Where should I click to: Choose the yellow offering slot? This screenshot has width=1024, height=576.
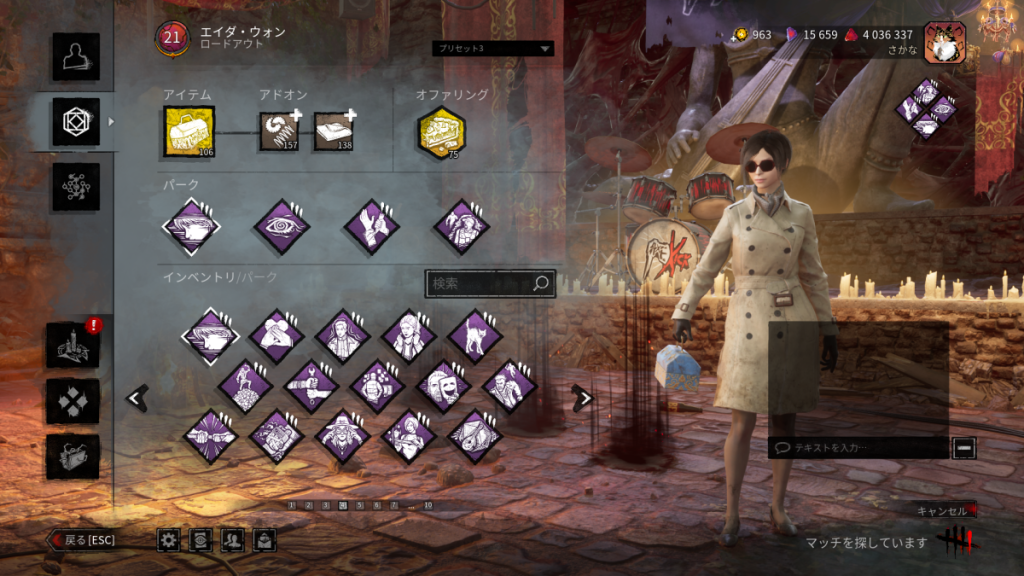[441, 133]
